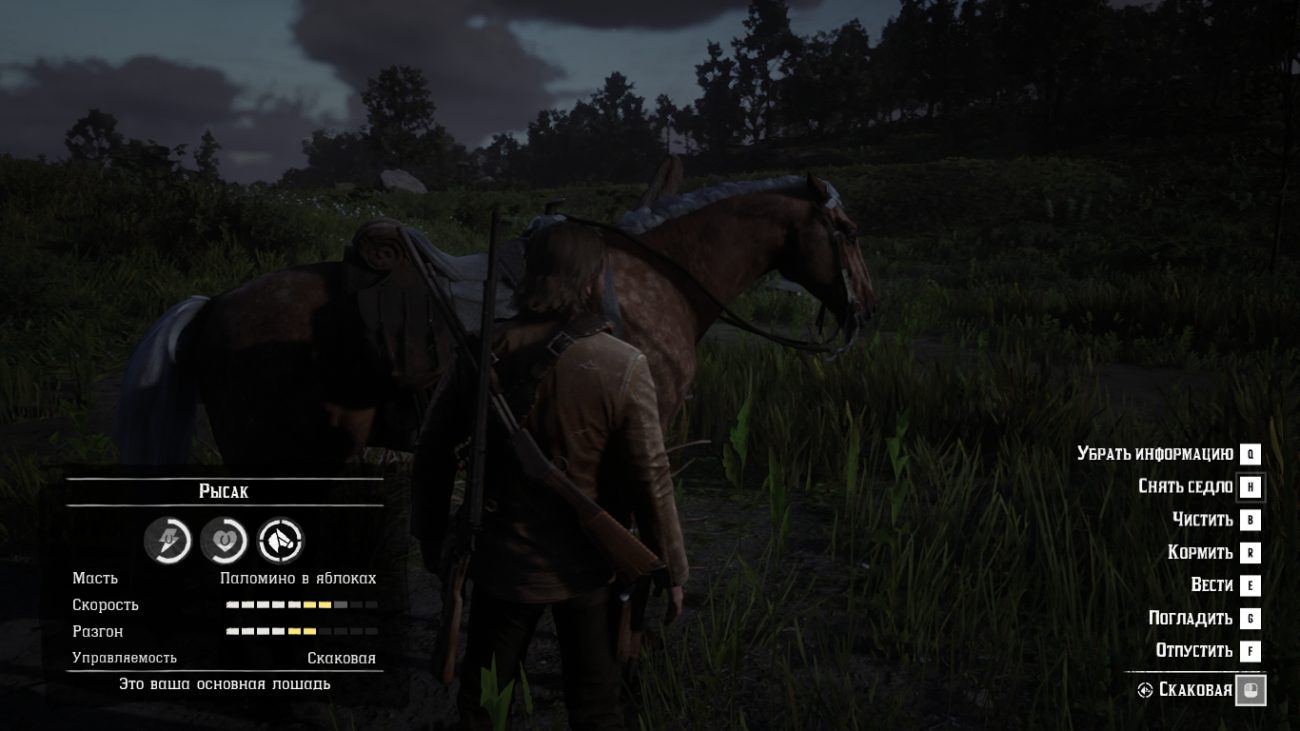This screenshot has height=731, width=1300.
Task: Select the coat label Паломино в яблоках
Action: (x=300, y=578)
